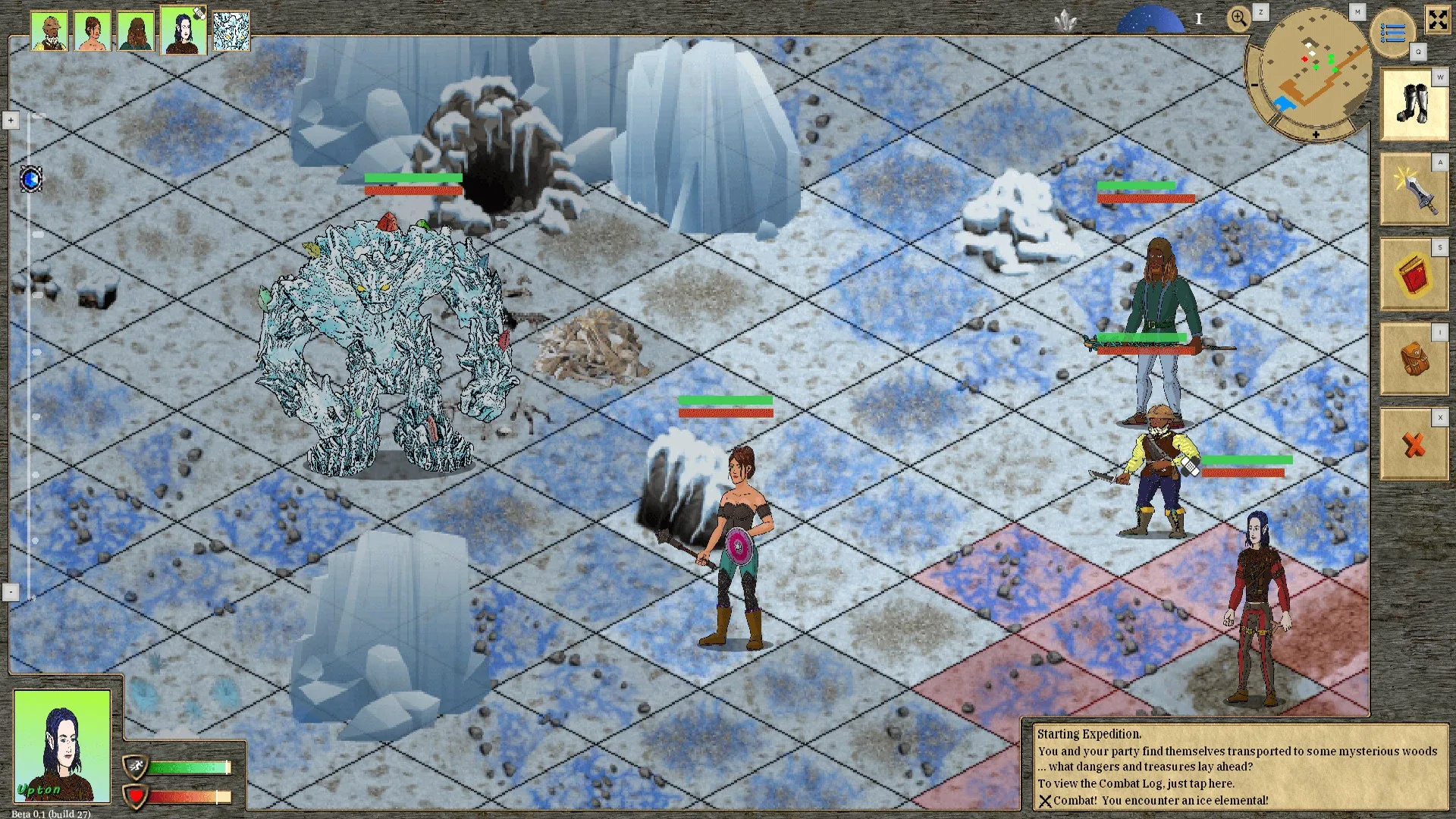This screenshot has width=1456, height=819.
Task: Select the ice elemental portrait tab
Action: 230,30
